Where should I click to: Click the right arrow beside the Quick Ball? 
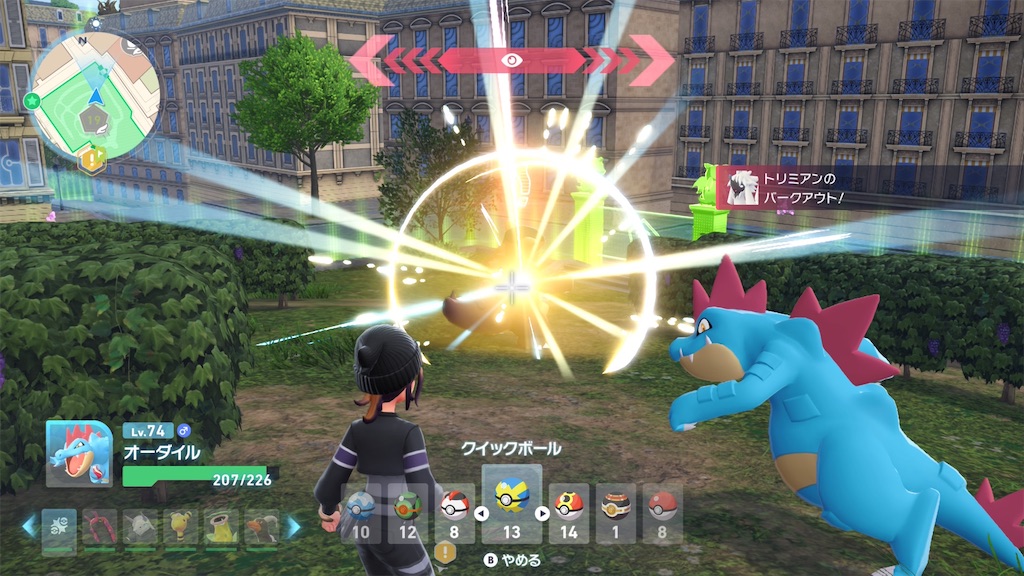click(543, 515)
